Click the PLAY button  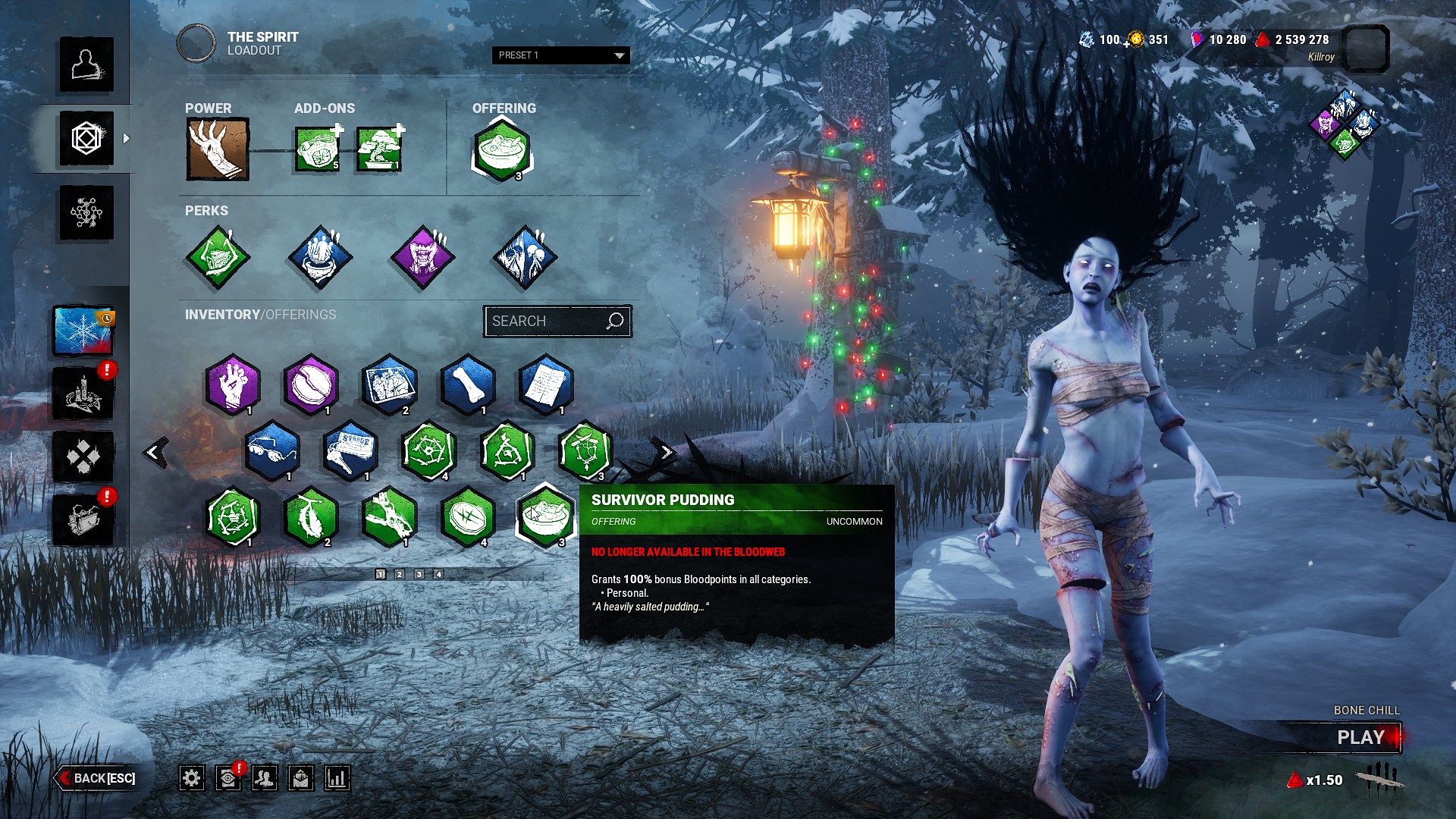1360,737
